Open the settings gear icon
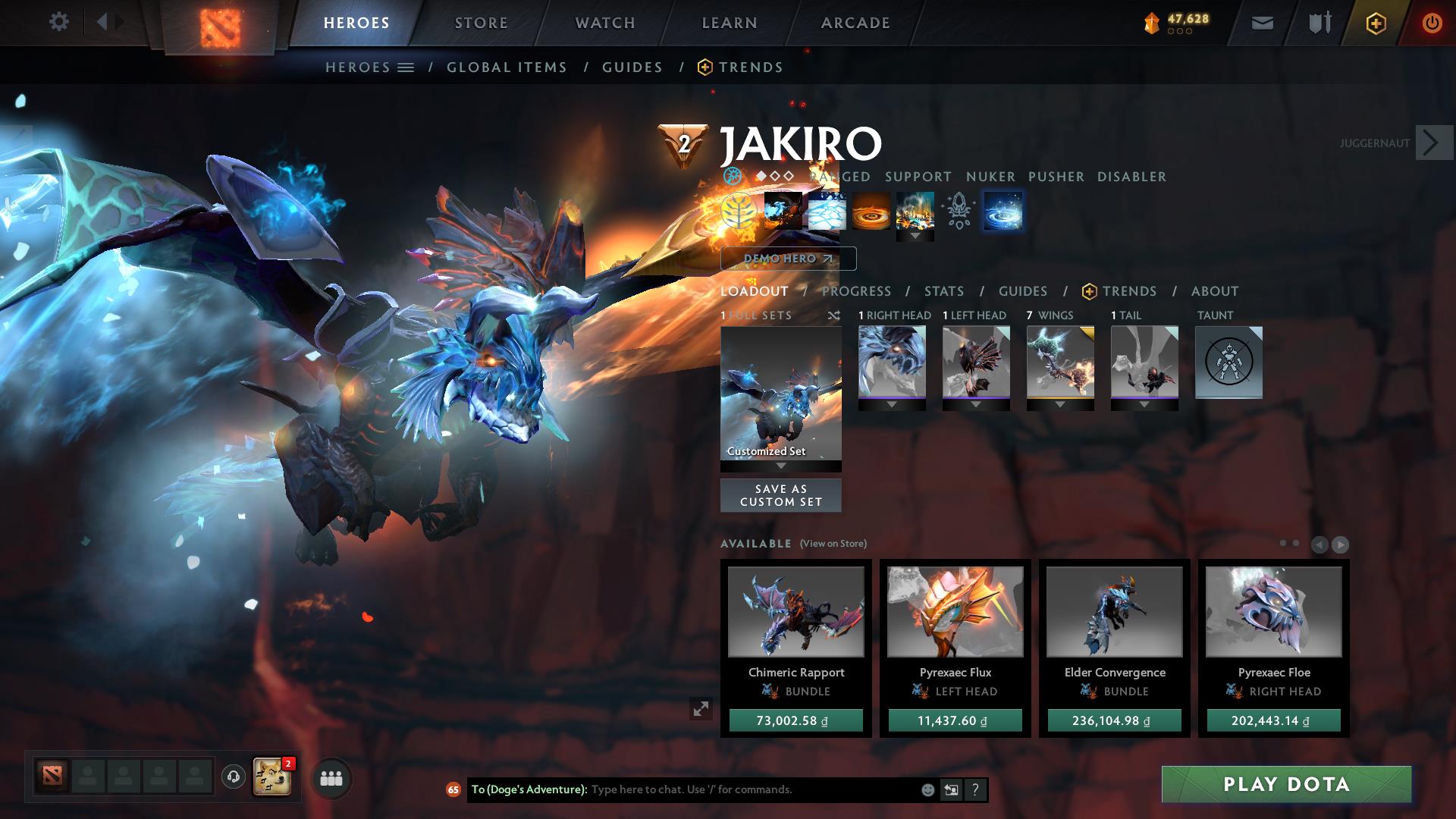 [59, 22]
